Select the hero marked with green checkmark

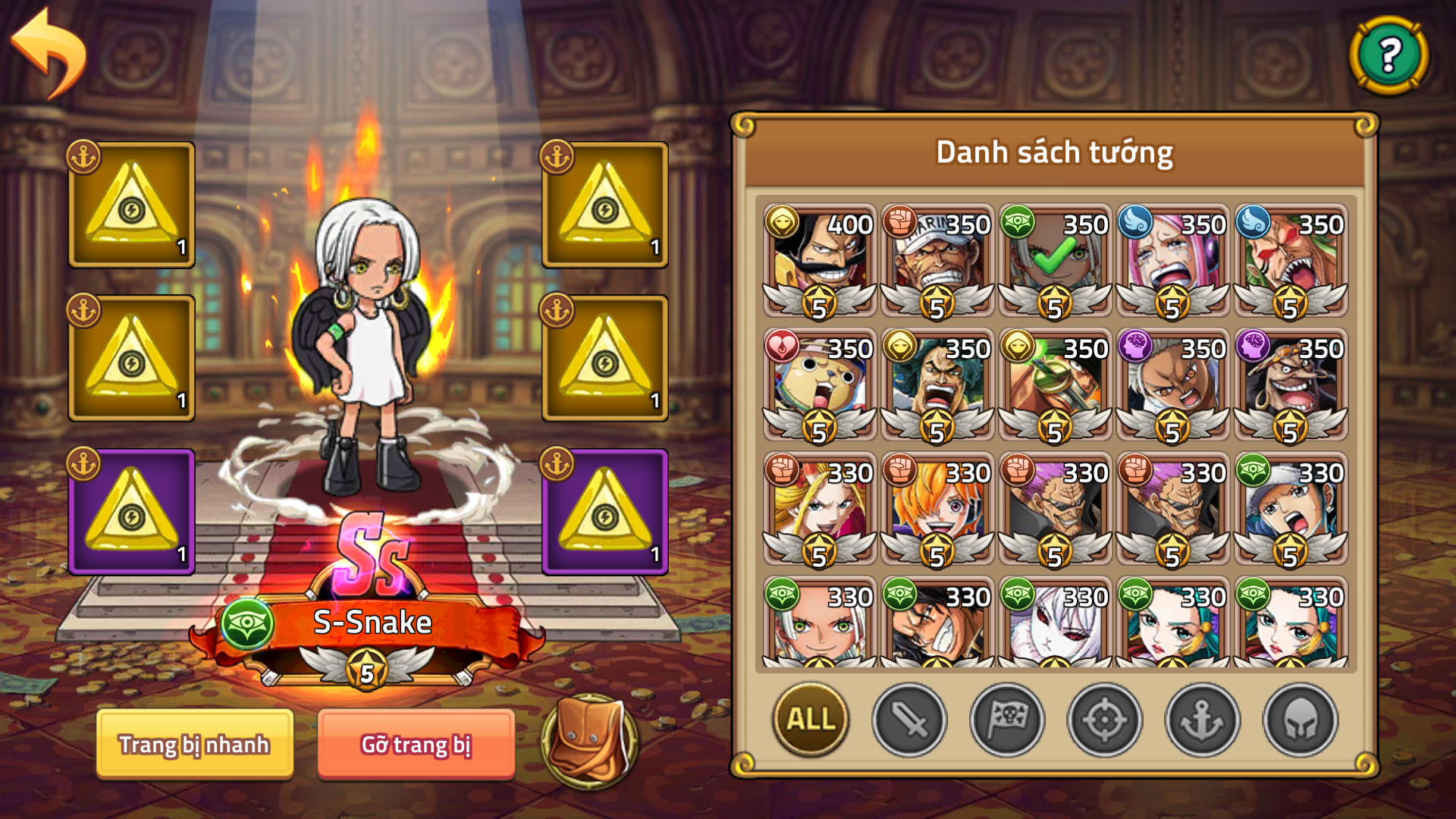coord(1053,258)
